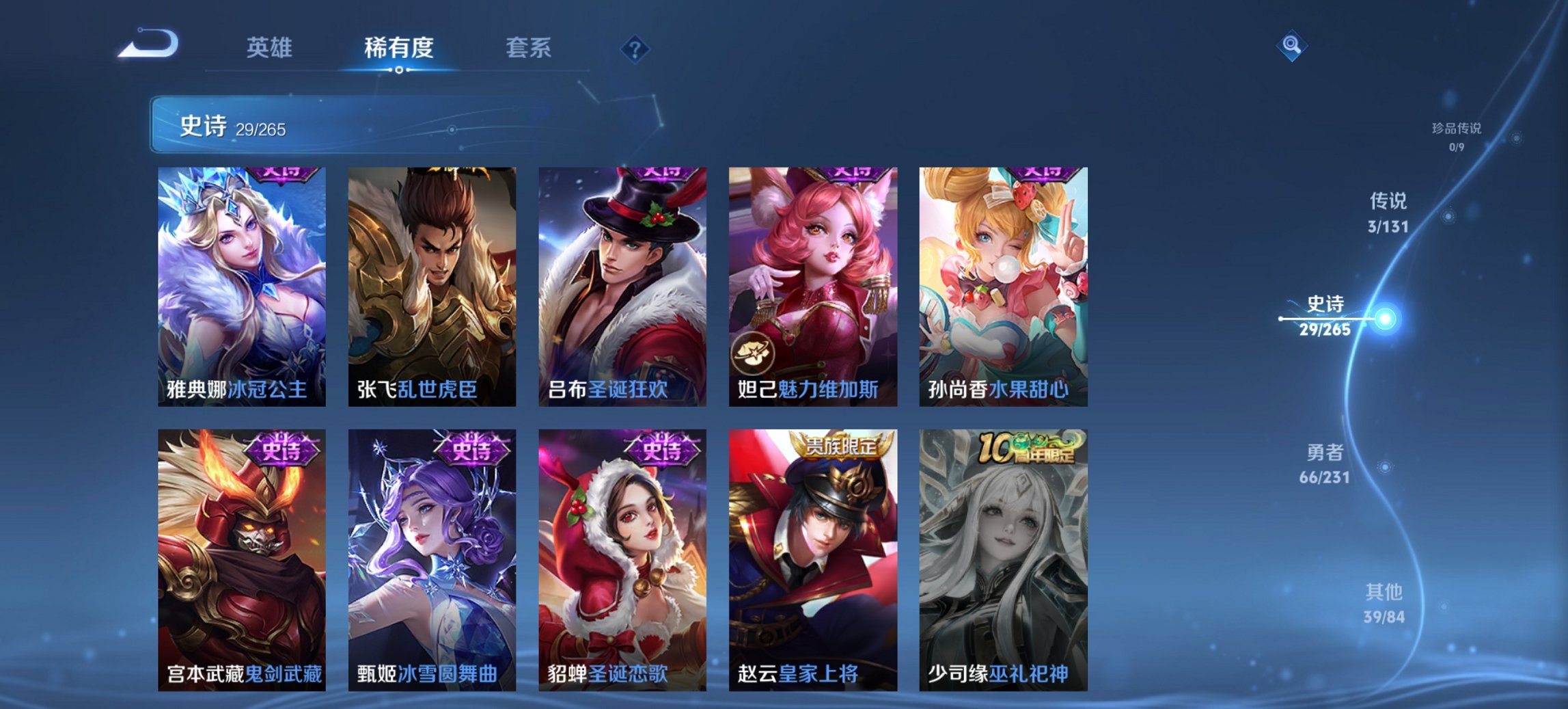Open the help question mark icon
The height and width of the screenshot is (709, 1568).
click(x=635, y=49)
